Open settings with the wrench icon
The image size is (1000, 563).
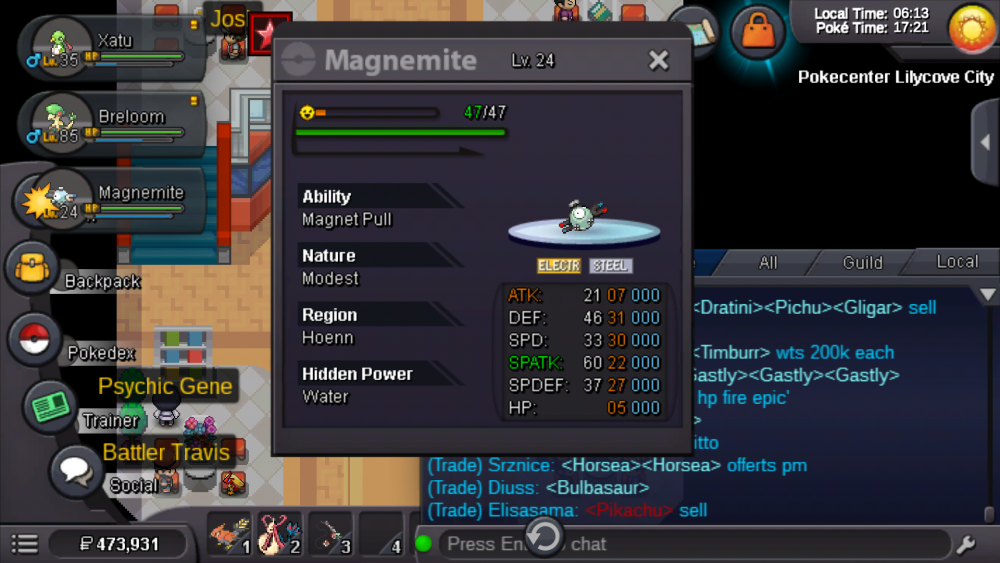[x=966, y=545]
